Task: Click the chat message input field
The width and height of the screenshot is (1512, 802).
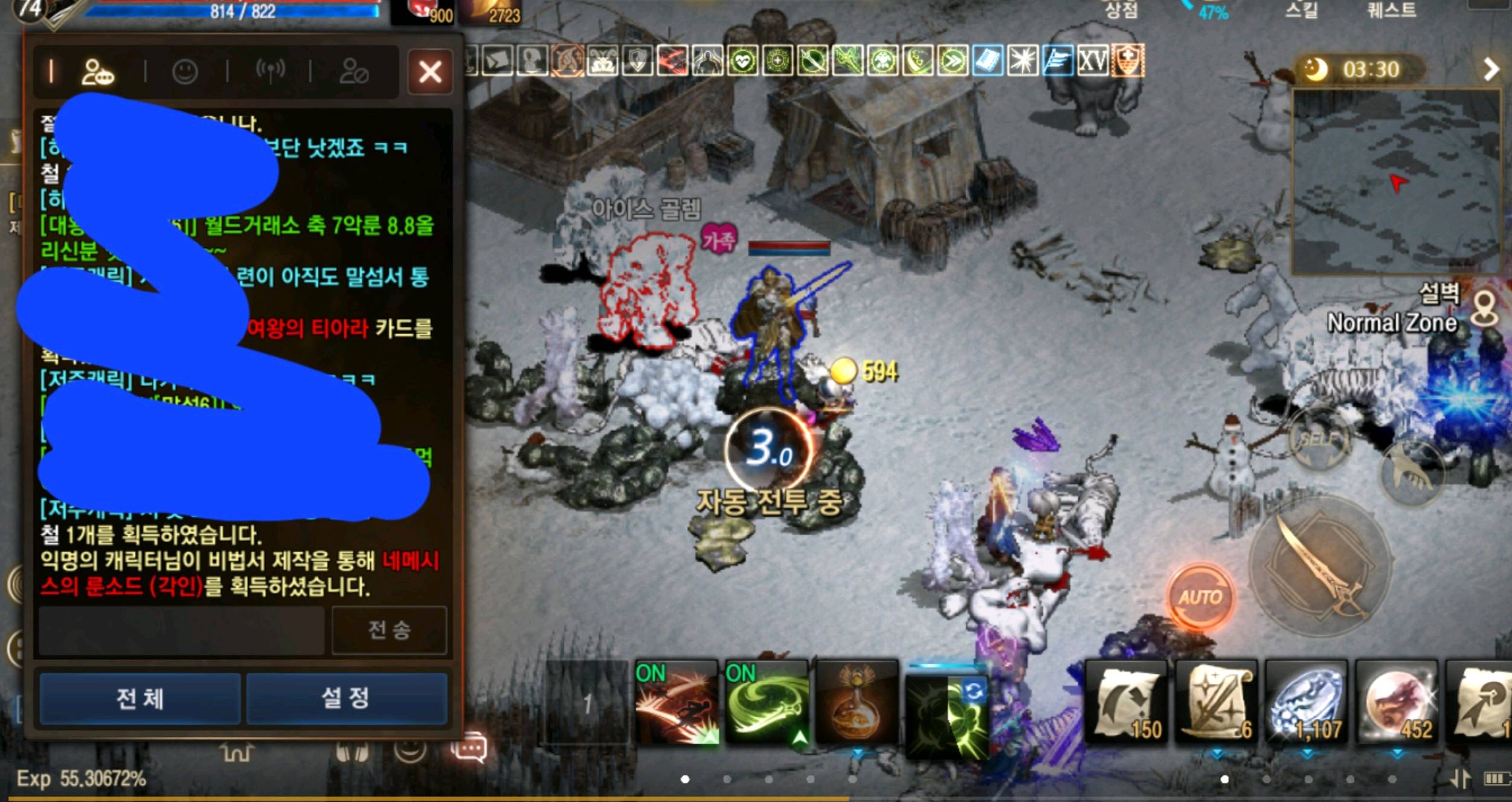Action: 181,630
